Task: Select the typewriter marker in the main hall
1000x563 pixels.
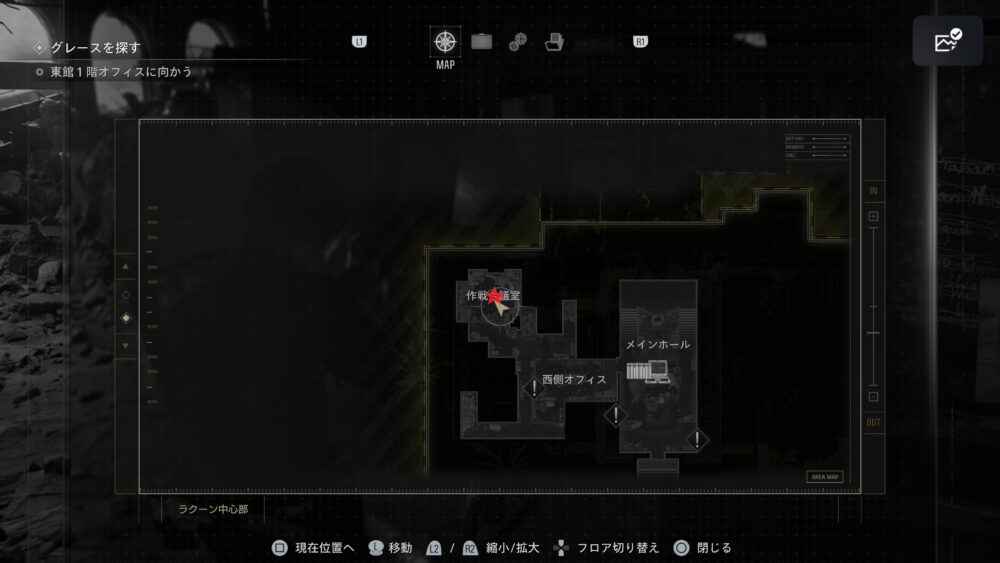Action: (647, 372)
